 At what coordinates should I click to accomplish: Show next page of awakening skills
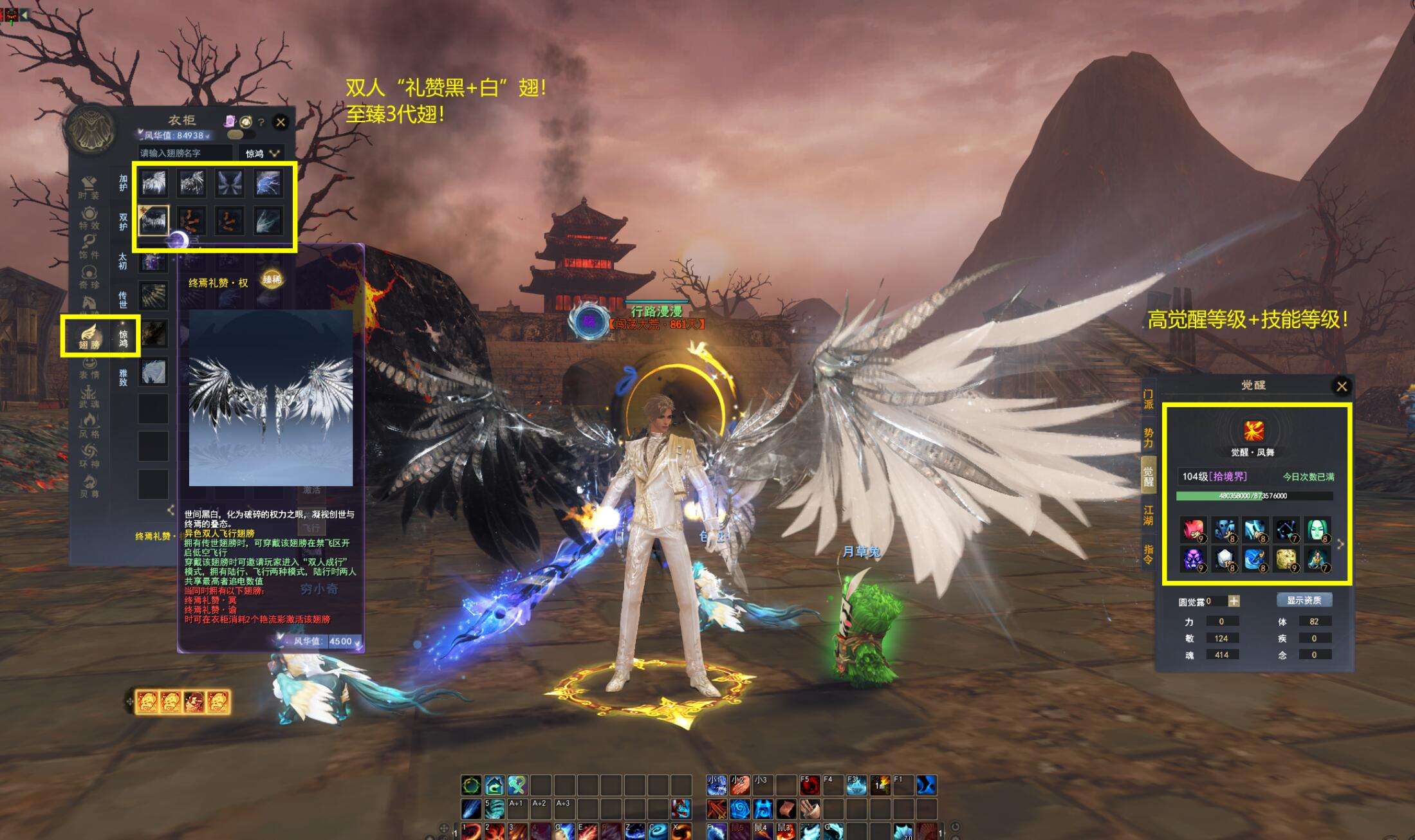pos(1340,544)
